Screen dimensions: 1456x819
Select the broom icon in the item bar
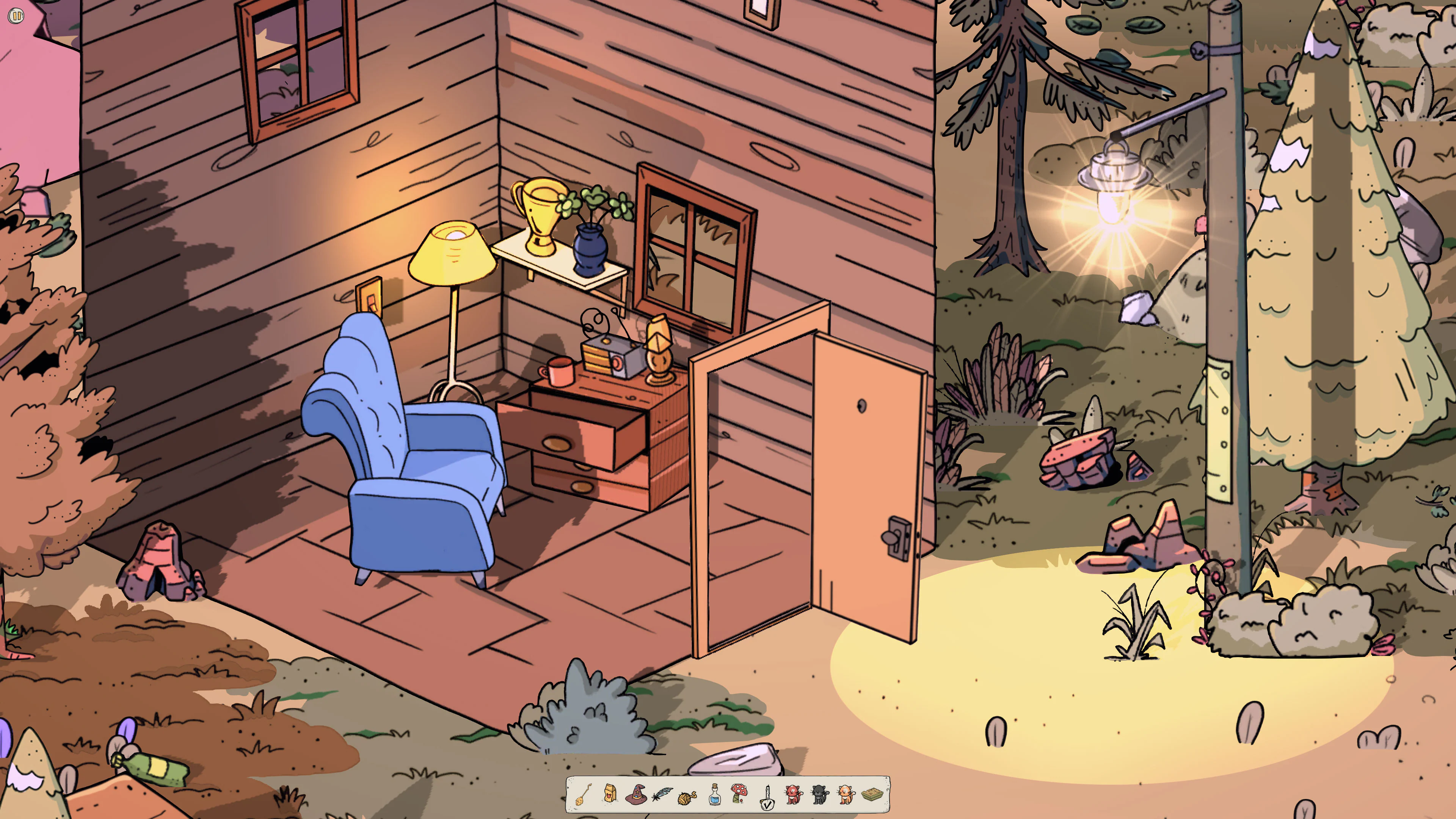584,794
